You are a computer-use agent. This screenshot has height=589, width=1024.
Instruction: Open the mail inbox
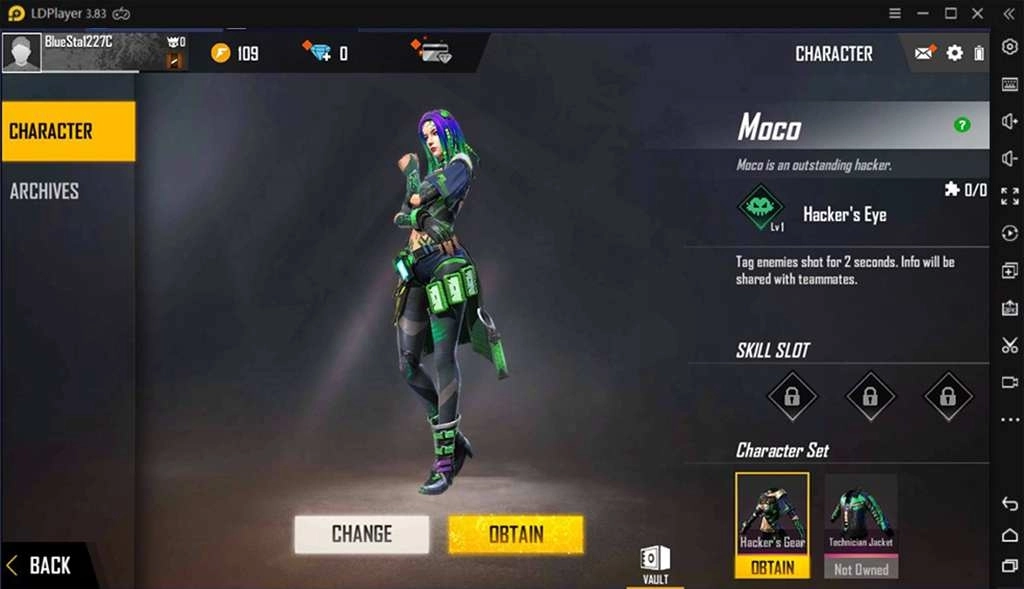pos(924,53)
